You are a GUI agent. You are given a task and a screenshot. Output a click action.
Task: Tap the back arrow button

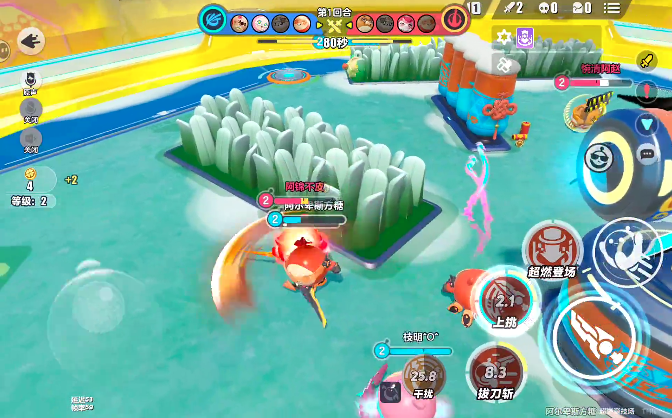click(x=30, y=40)
